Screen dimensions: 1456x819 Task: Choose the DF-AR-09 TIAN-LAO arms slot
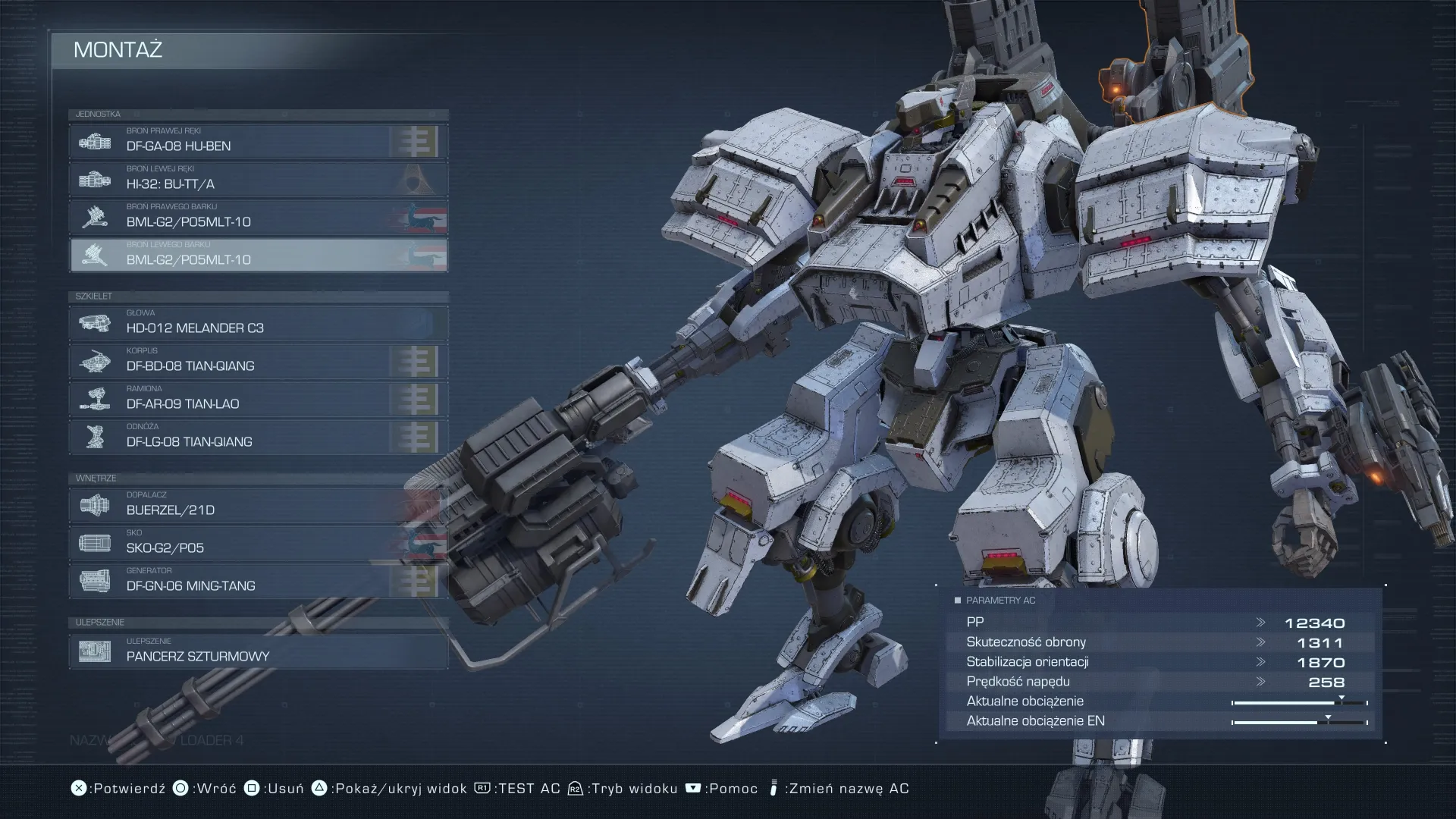pyautogui.click(x=258, y=400)
